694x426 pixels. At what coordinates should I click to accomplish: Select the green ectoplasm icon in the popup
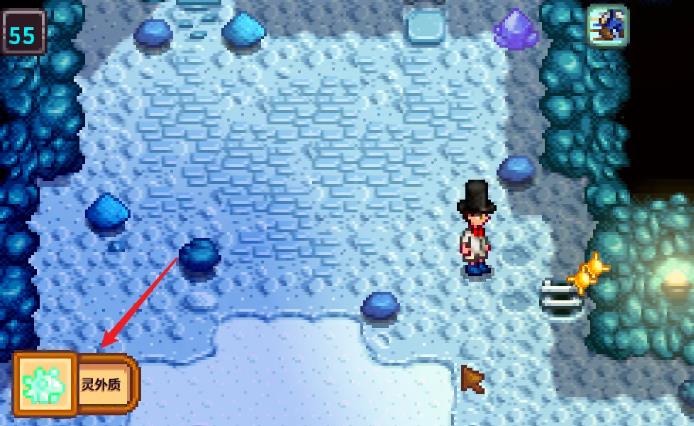(45, 385)
